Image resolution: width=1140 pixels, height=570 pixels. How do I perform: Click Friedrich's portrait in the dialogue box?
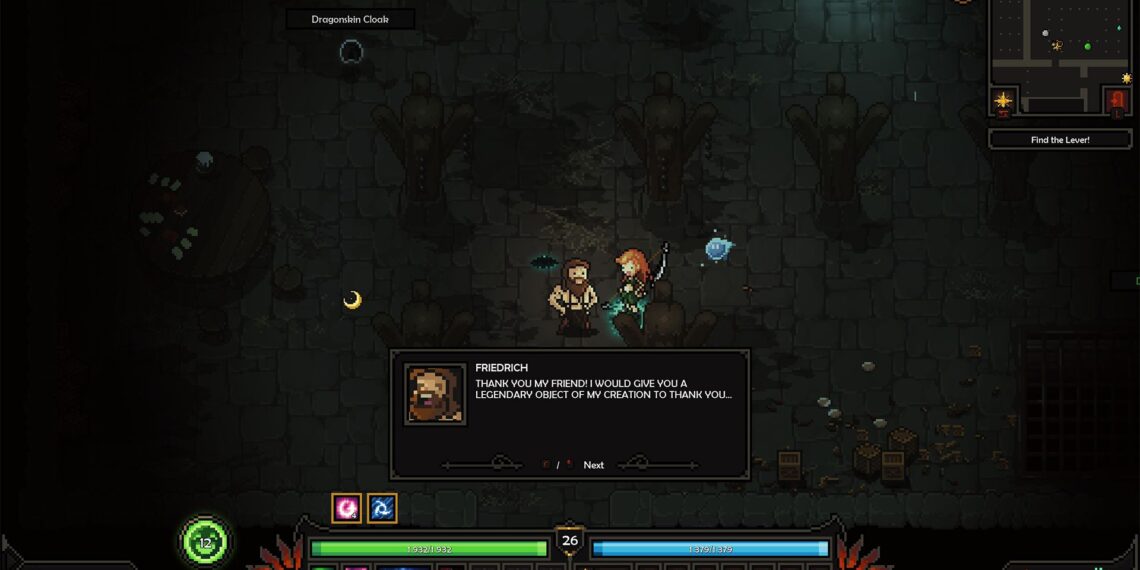[435, 394]
